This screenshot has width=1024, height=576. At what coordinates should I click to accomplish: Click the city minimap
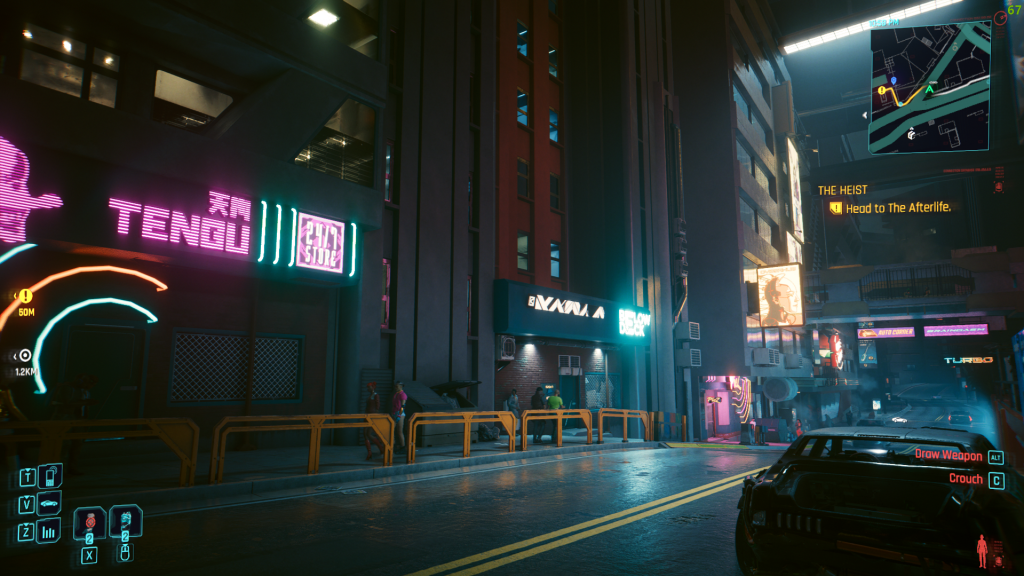click(929, 88)
